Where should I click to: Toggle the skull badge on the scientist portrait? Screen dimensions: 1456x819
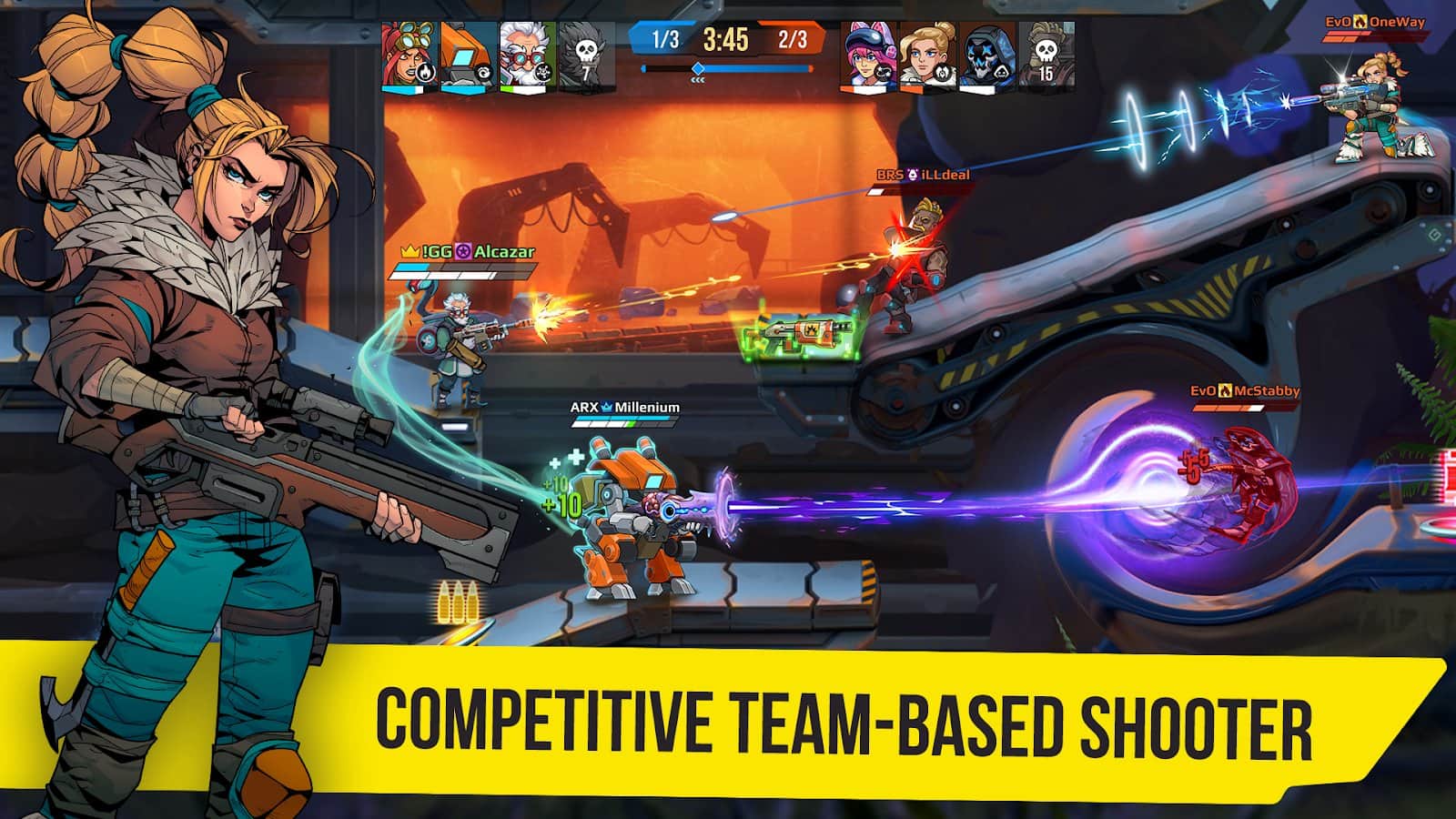pyautogui.click(x=543, y=72)
